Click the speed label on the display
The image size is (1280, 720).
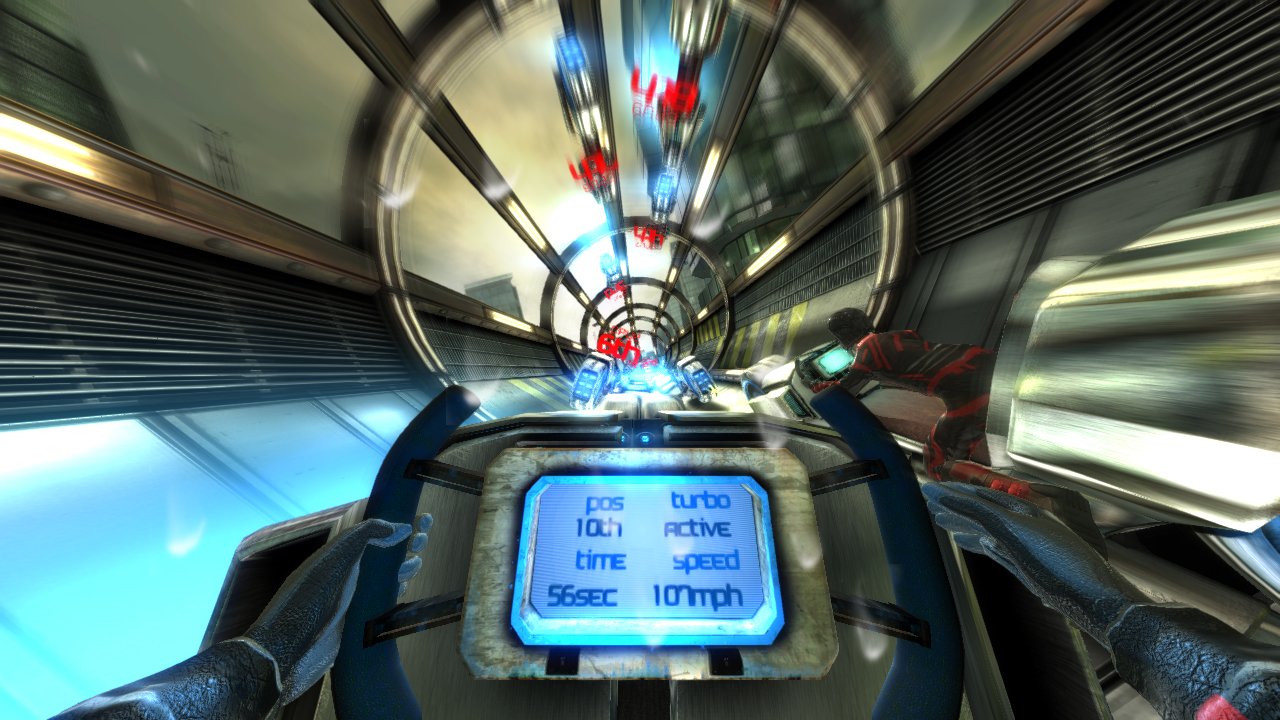point(703,563)
